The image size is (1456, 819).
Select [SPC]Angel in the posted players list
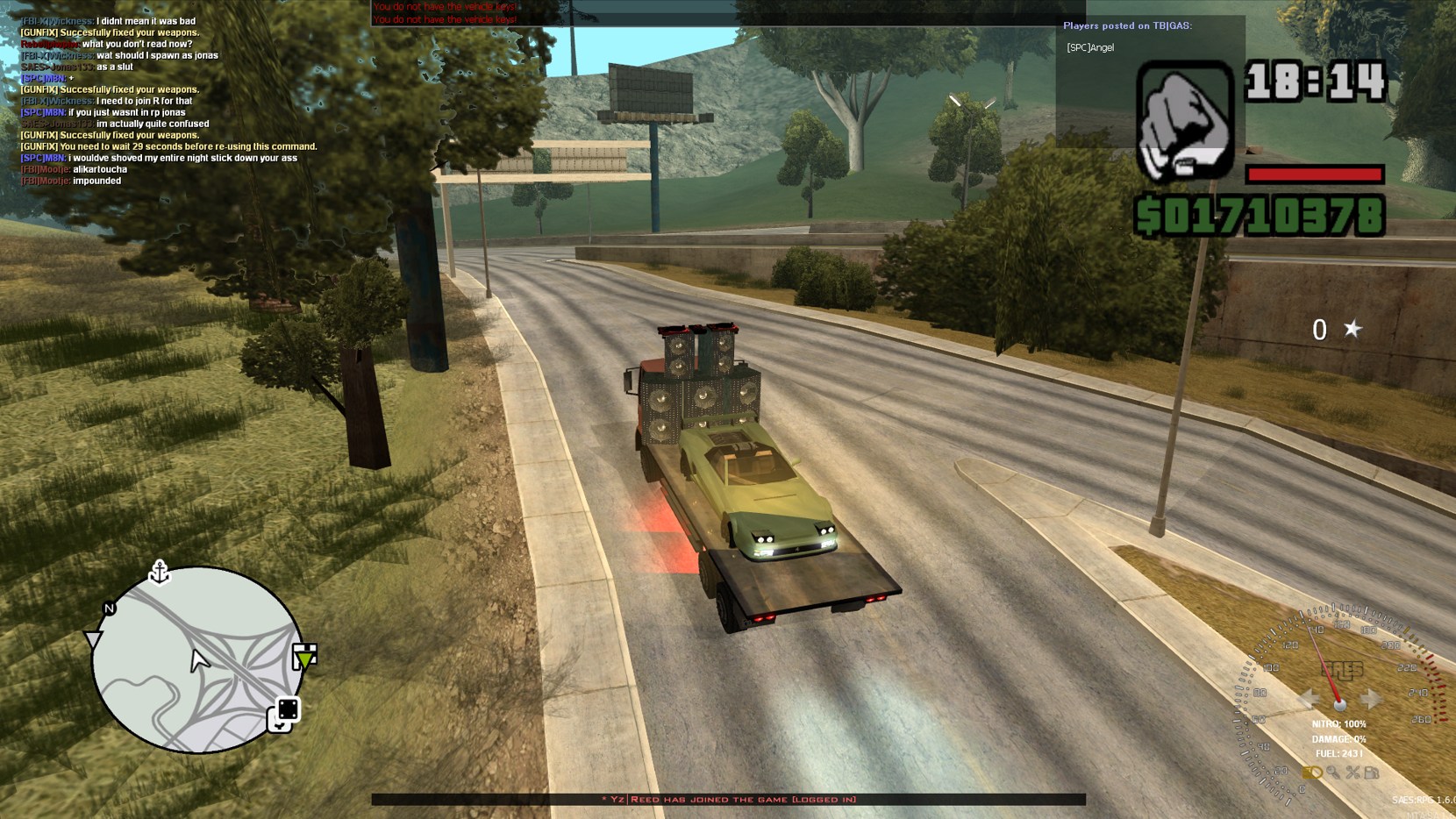click(1090, 47)
